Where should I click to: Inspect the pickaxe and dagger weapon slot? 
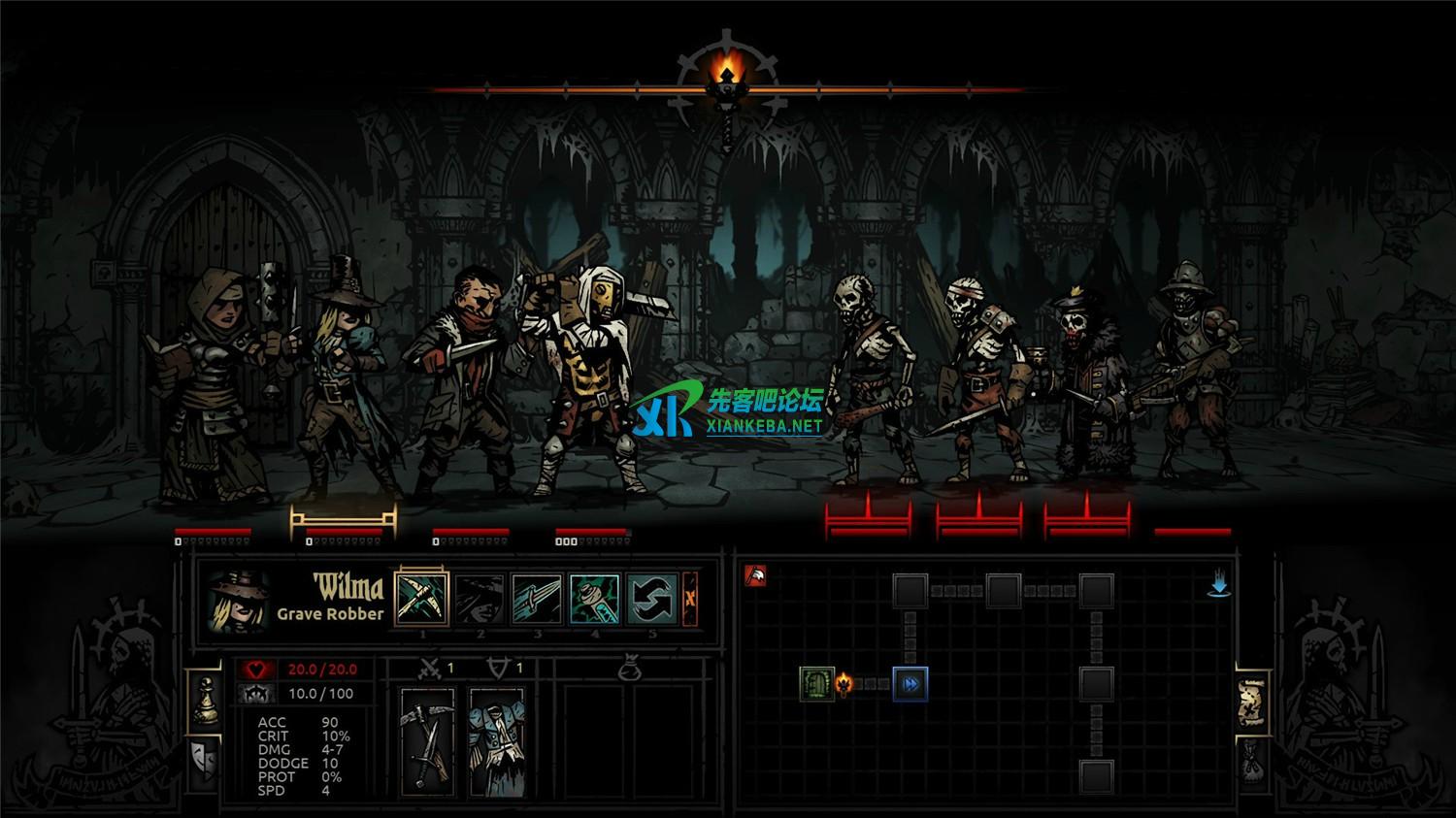point(427,742)
